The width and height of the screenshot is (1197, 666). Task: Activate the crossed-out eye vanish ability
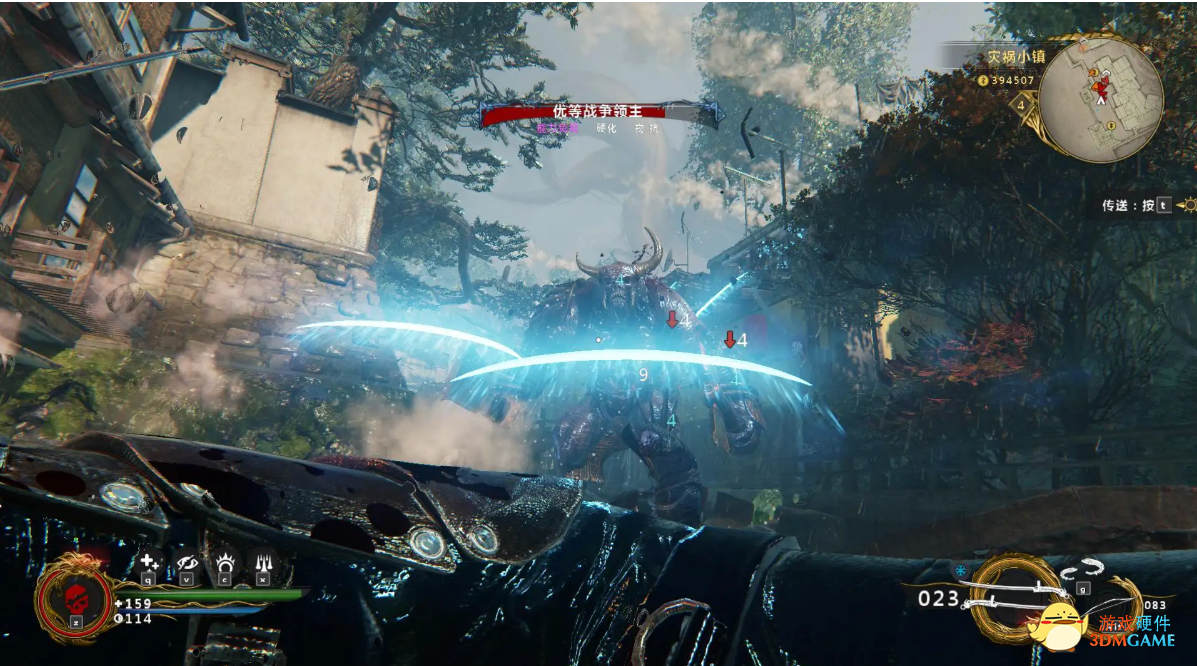pos(186,563)
